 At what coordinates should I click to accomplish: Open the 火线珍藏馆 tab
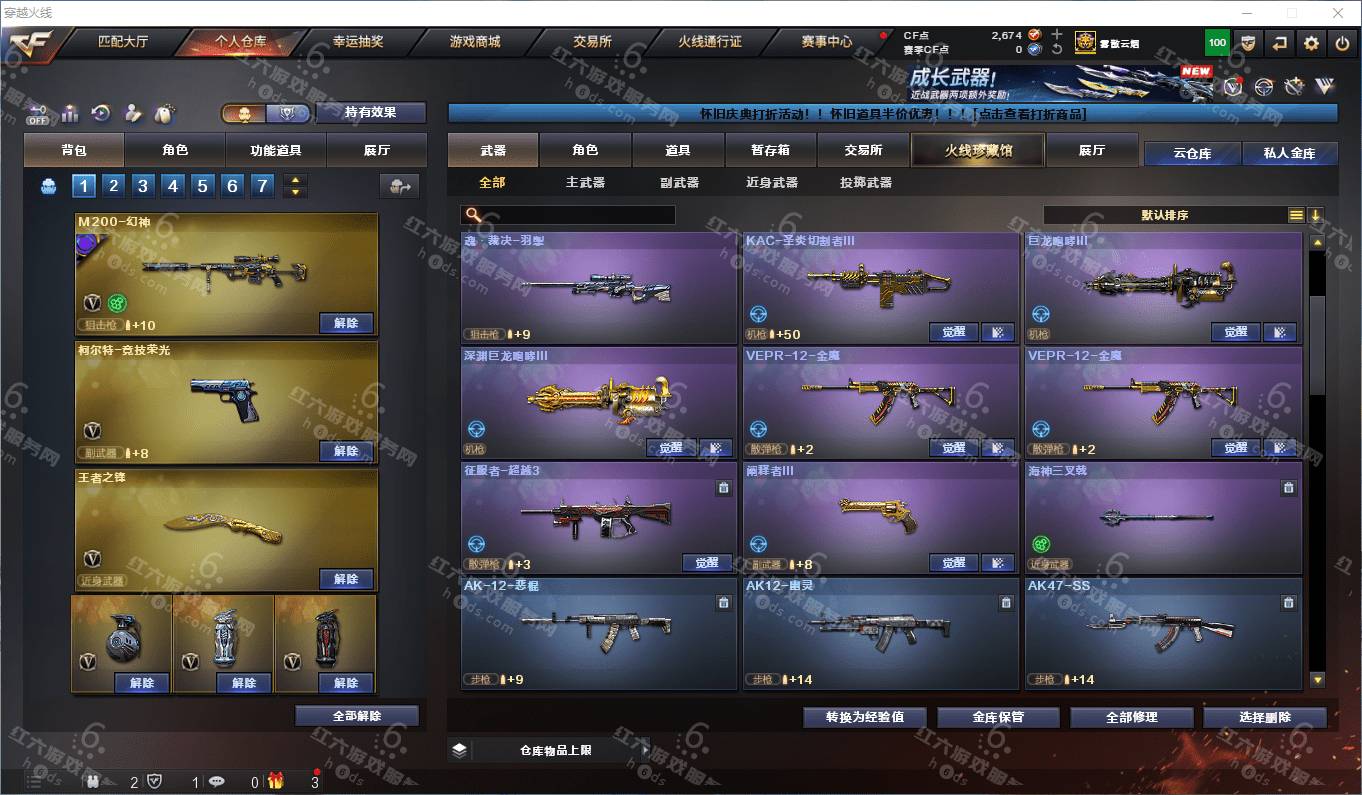(977, 150)
